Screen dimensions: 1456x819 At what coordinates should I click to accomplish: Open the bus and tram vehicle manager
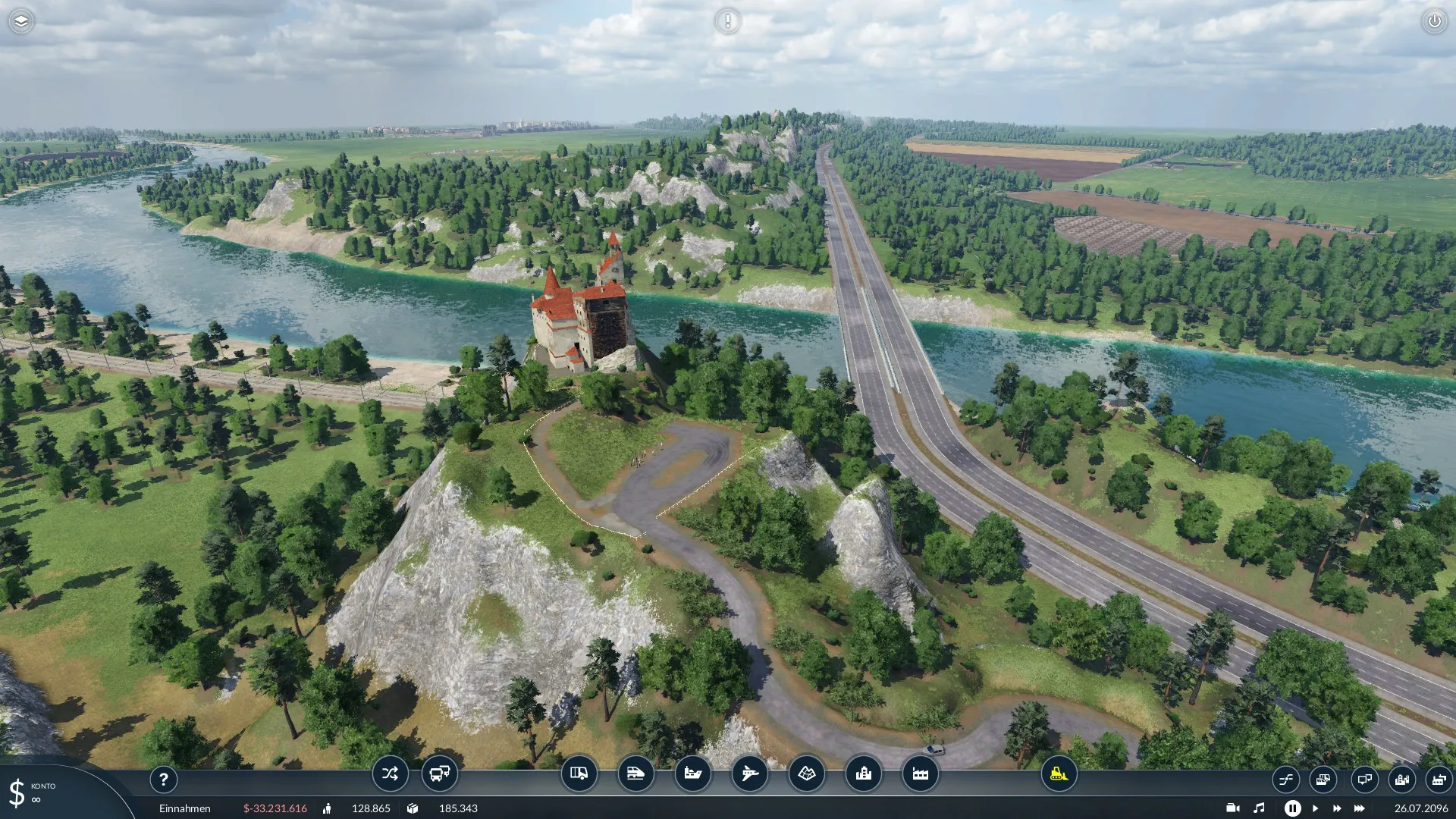point(439,773)
